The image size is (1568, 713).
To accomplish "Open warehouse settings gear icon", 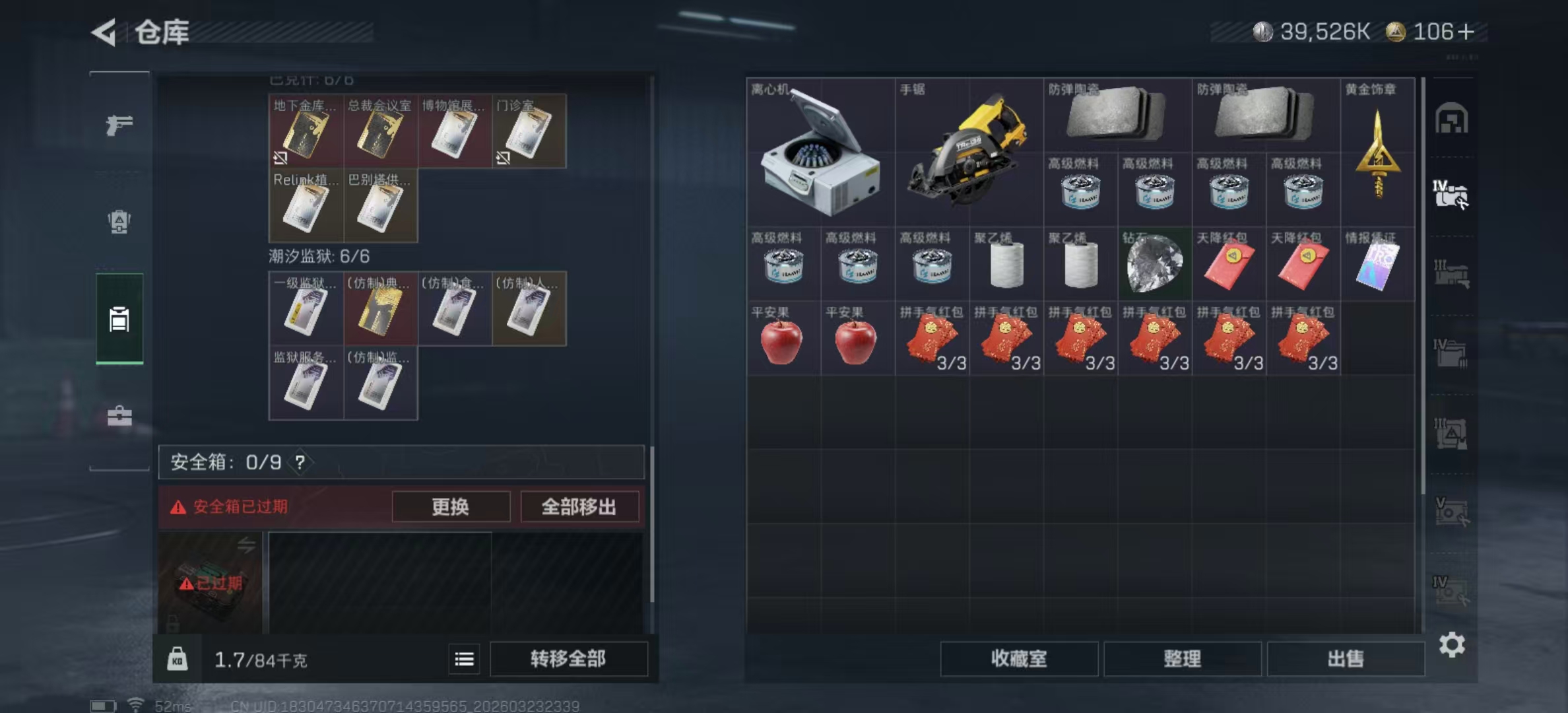I will 1452,645.
